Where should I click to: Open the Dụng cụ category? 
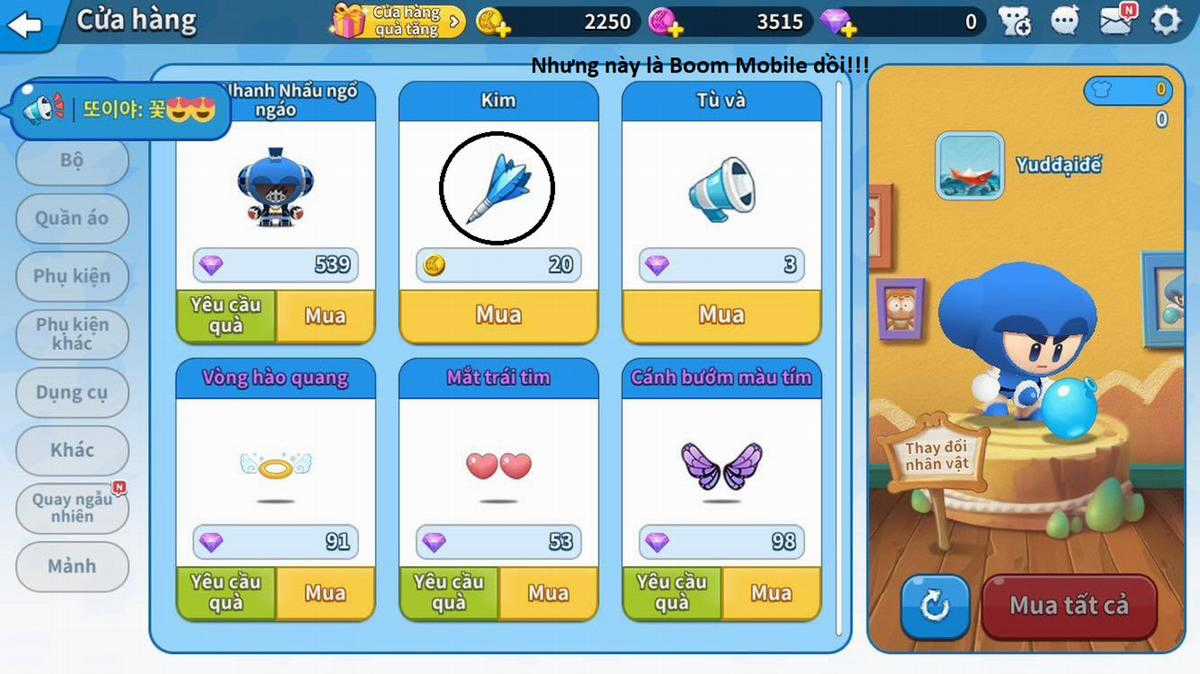(72, 393)
